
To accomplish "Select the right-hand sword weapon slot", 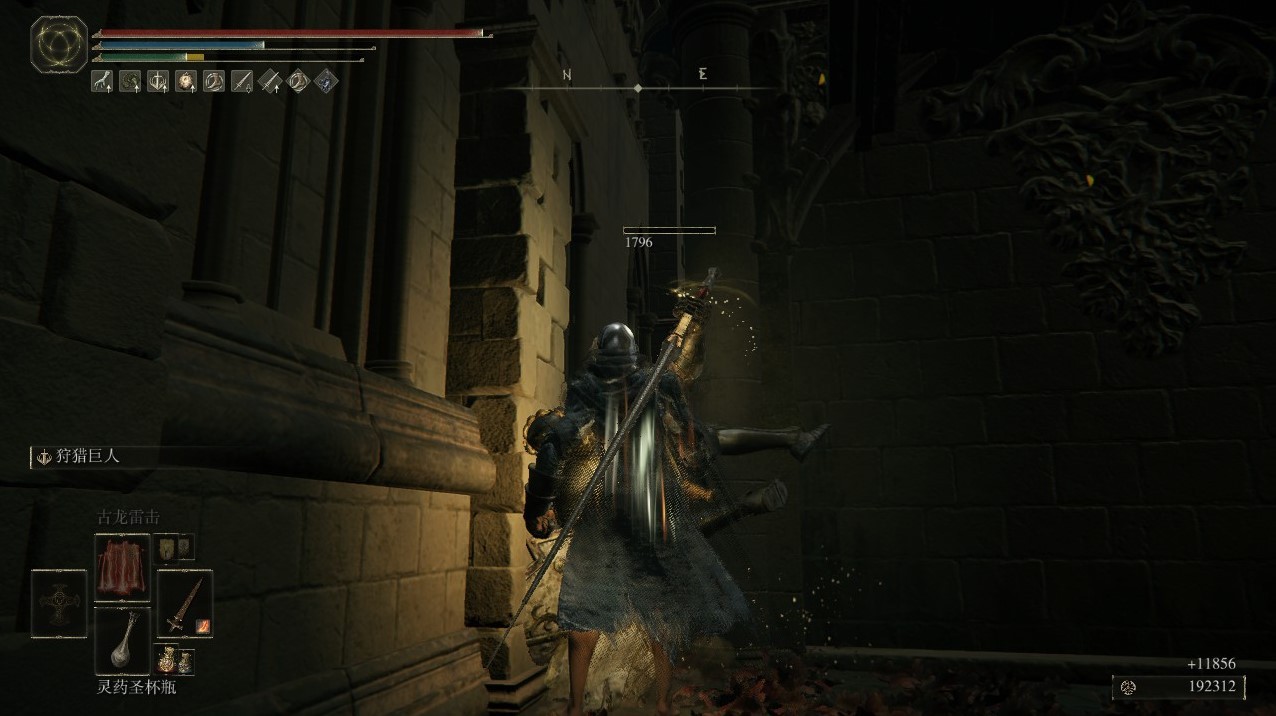I will pyautogui.click(x=184, y=603).
